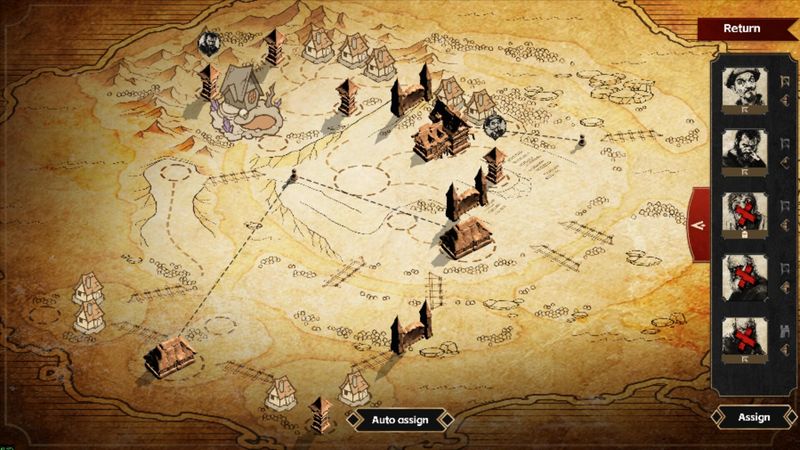Confirm with the Assign button
The height and width of the screenshot is (450, 800).
[754, 417]
